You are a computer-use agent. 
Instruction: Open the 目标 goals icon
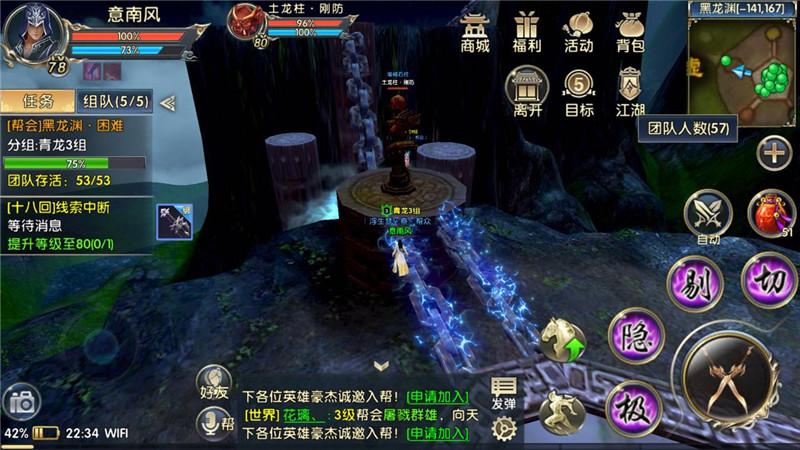coord(578,91)
